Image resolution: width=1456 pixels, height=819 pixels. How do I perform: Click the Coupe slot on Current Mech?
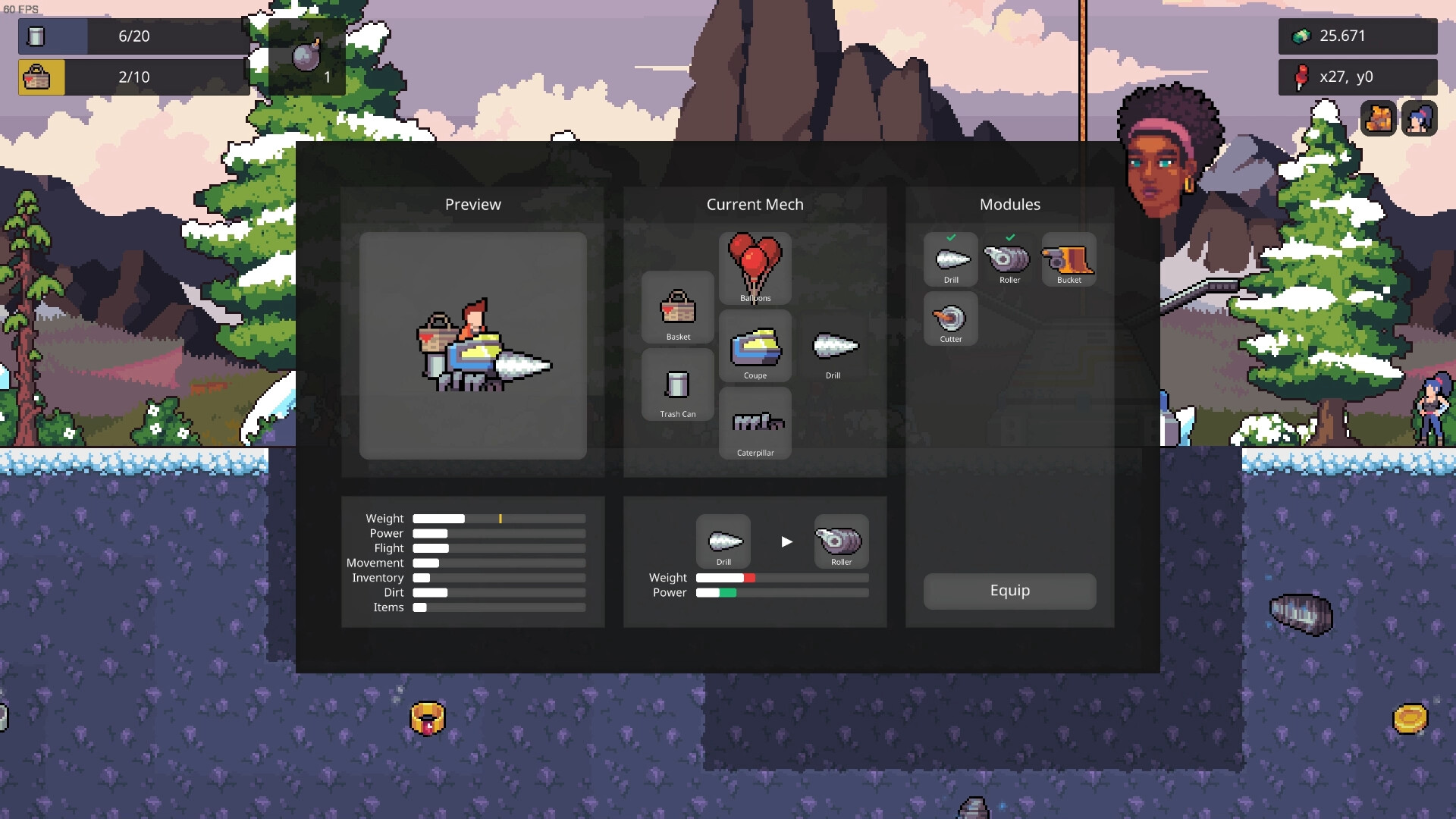tap(755, 345)
